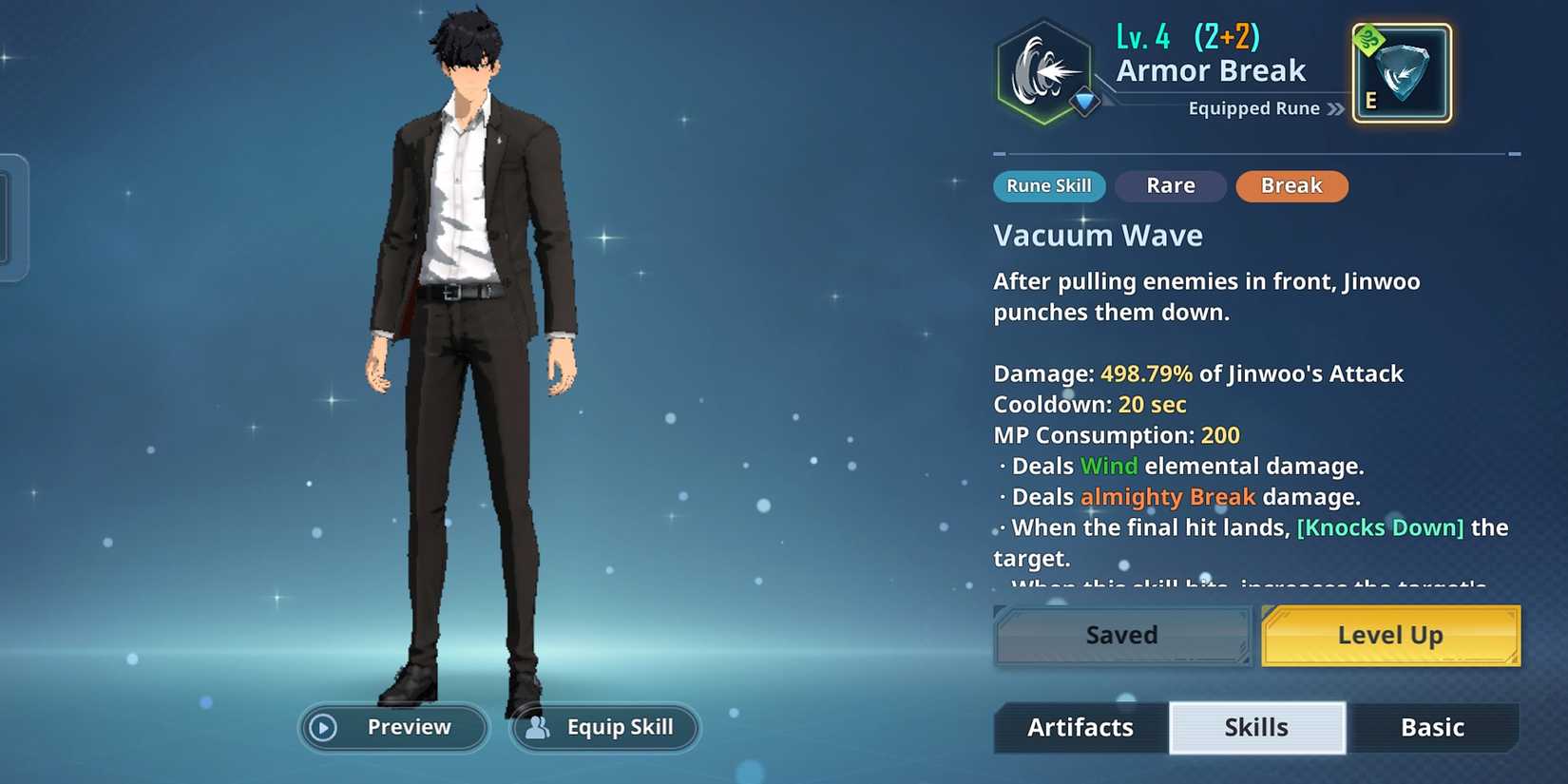Click the highlighted Skills tab
Image resolution: width=1568 pixels, height=784 pixels.
click(1257, 727)
